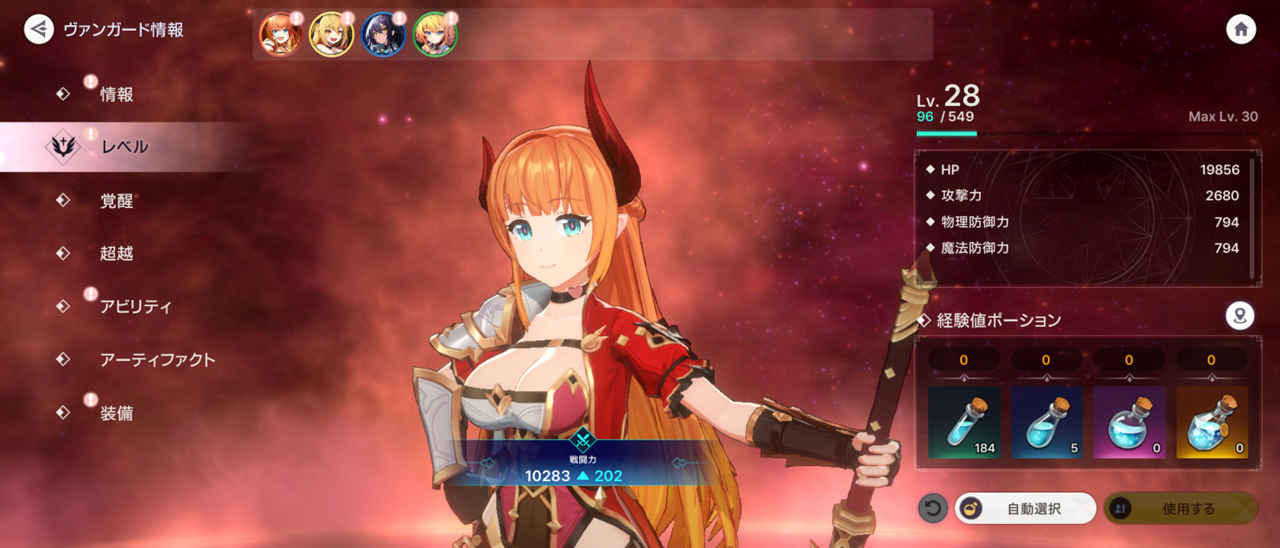Return to the home screen
1280x548 pixels.
(1241, 29)
